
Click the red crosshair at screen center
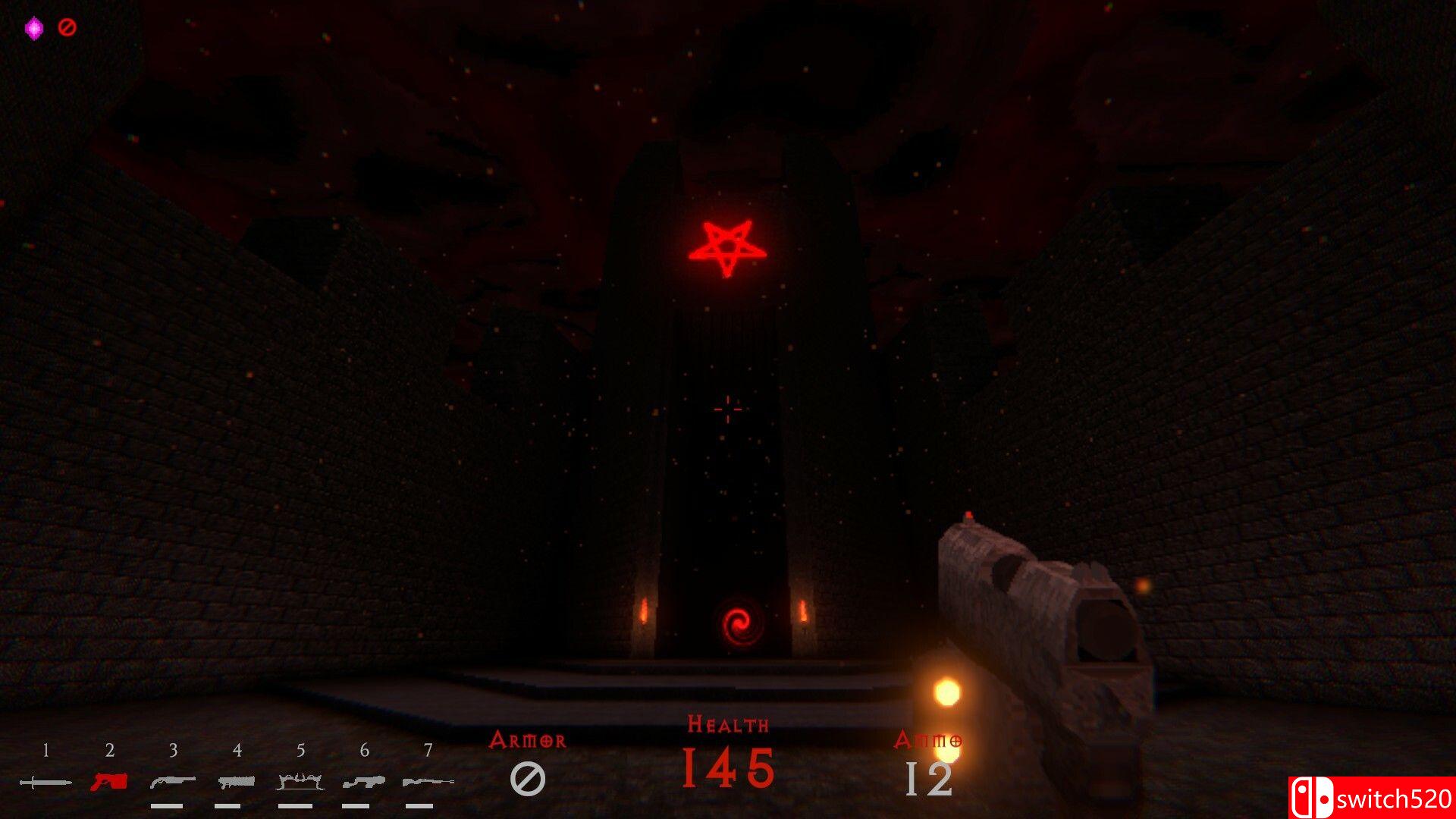(x=728, y=408)
